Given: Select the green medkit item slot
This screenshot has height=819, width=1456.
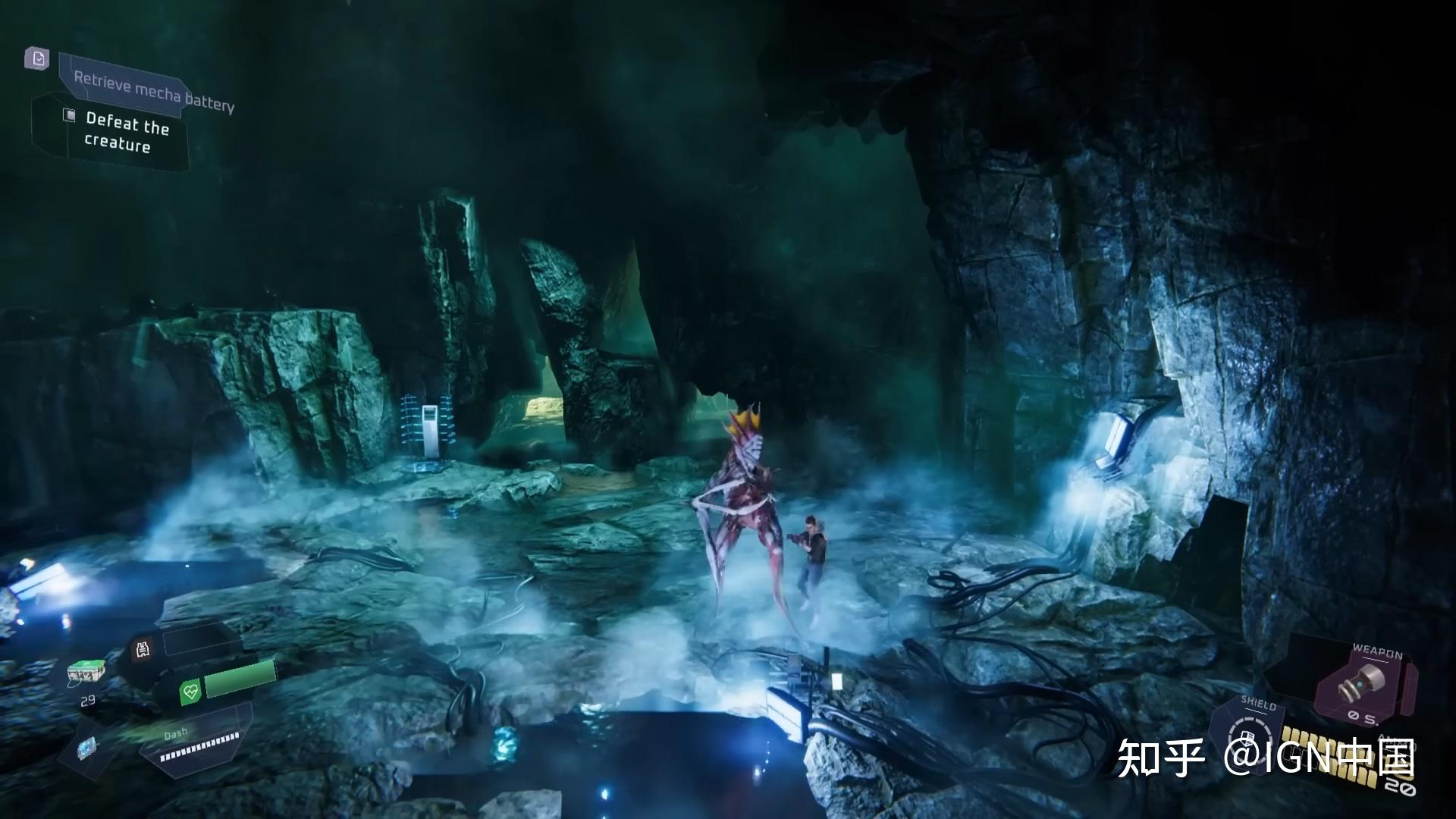Looking at the screenshot, I should (85, 672).
